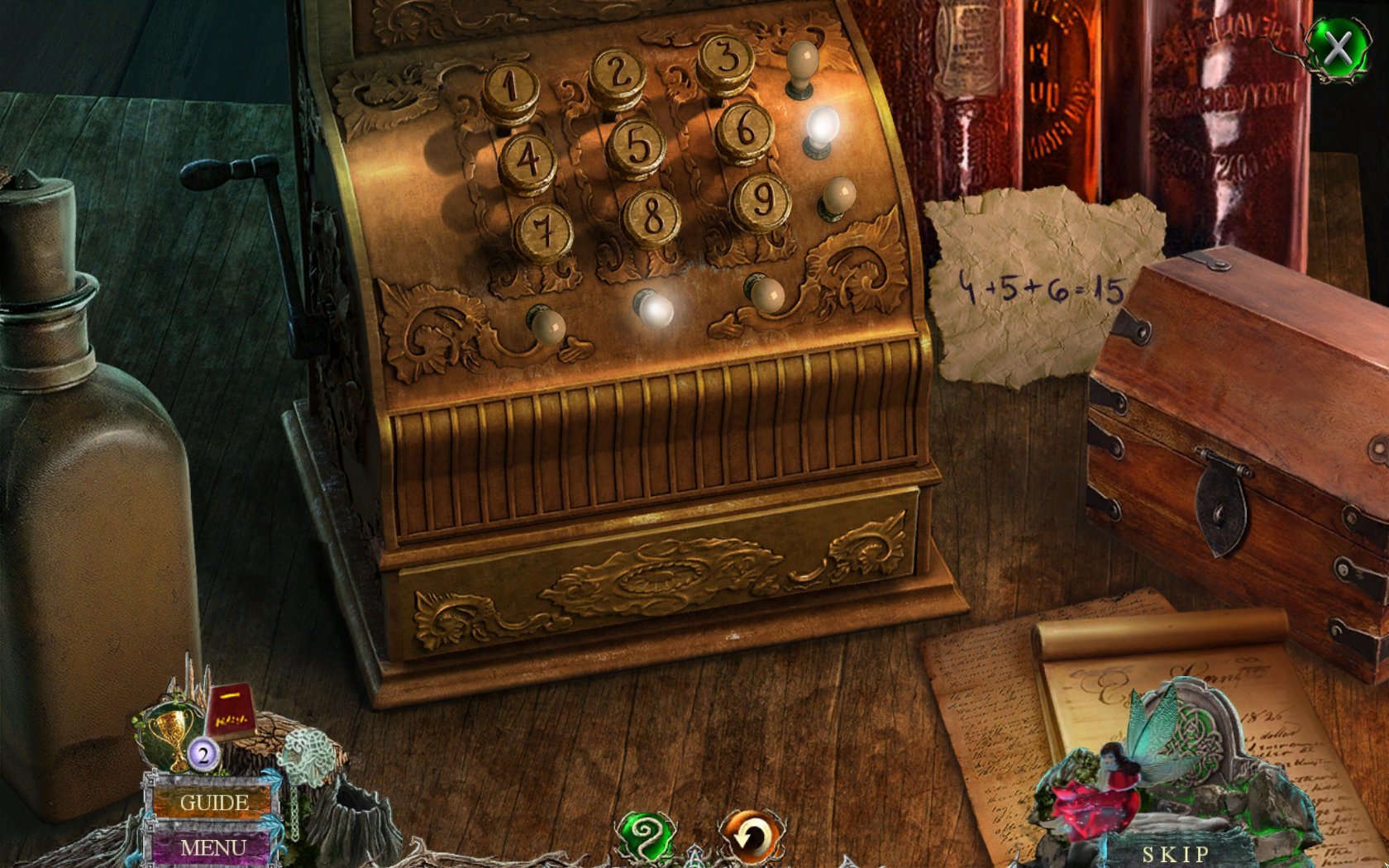This screenshot has width=1389, height=868.
Task: Choose the number 5 register key
Action: pyautogui.click(x=636, y=144)
